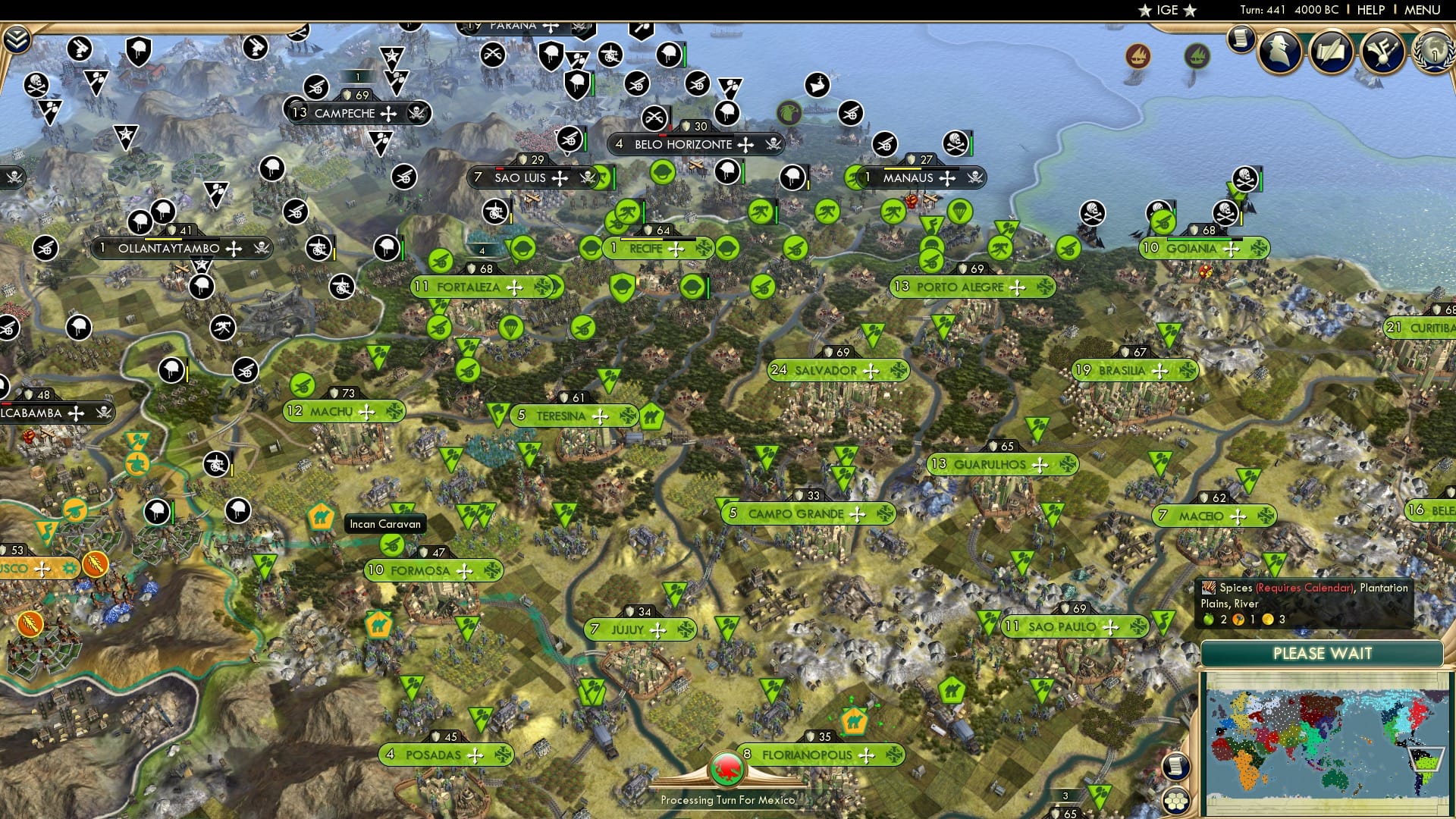The height and width of the screenshot is (819, 1456).
Task: Toggle strategic view with the hexagon button
Action: coord(1176,799)
